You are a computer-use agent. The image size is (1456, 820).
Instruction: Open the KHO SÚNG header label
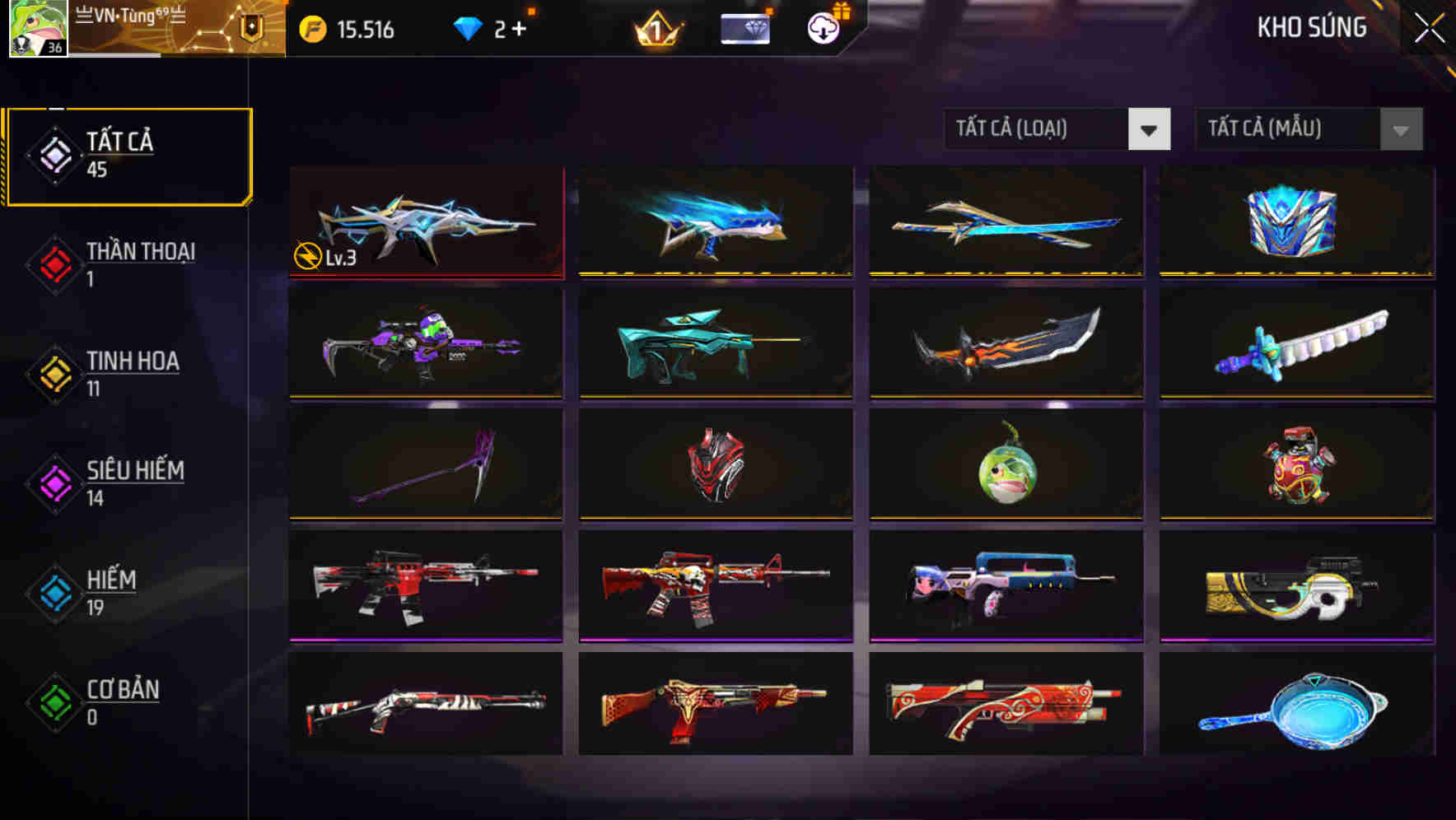[1311, 27]
